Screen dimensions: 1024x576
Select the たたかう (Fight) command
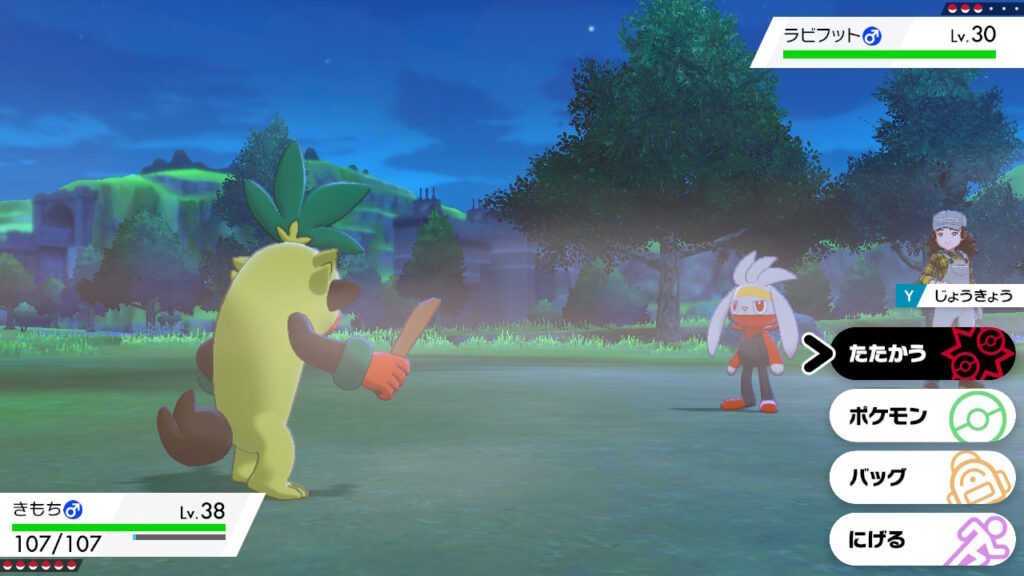(x=920, y=354)
